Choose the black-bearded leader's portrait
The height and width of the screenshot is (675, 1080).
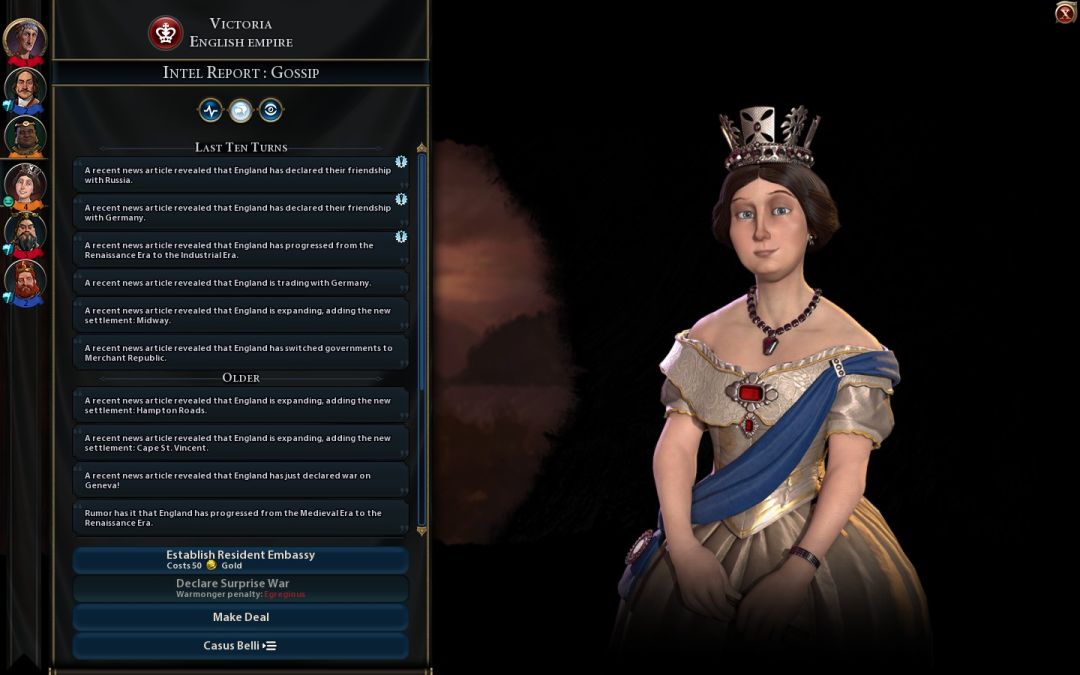tap(25, 232)
